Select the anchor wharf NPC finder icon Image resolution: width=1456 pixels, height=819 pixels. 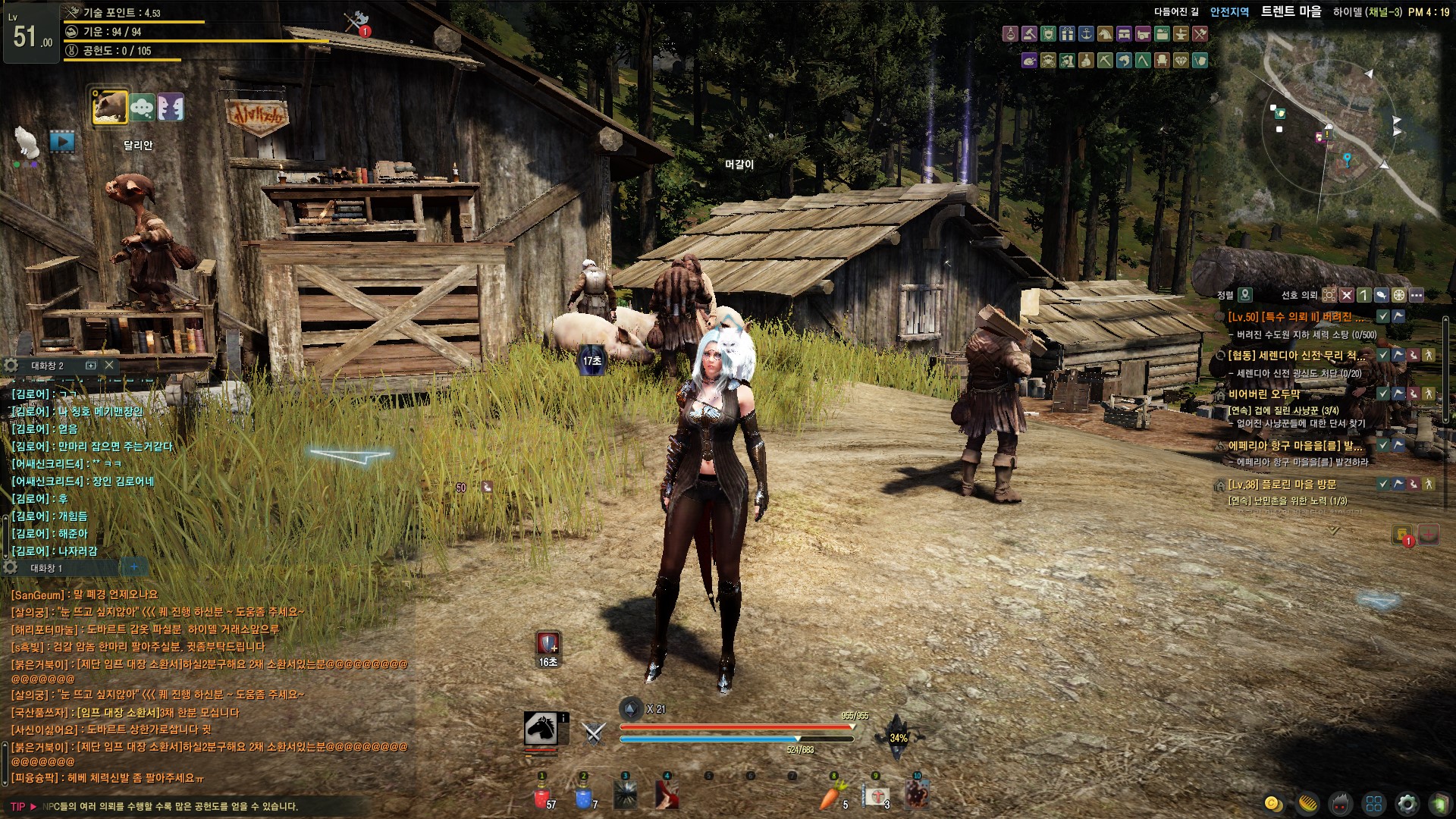(x=1086, y=34)
